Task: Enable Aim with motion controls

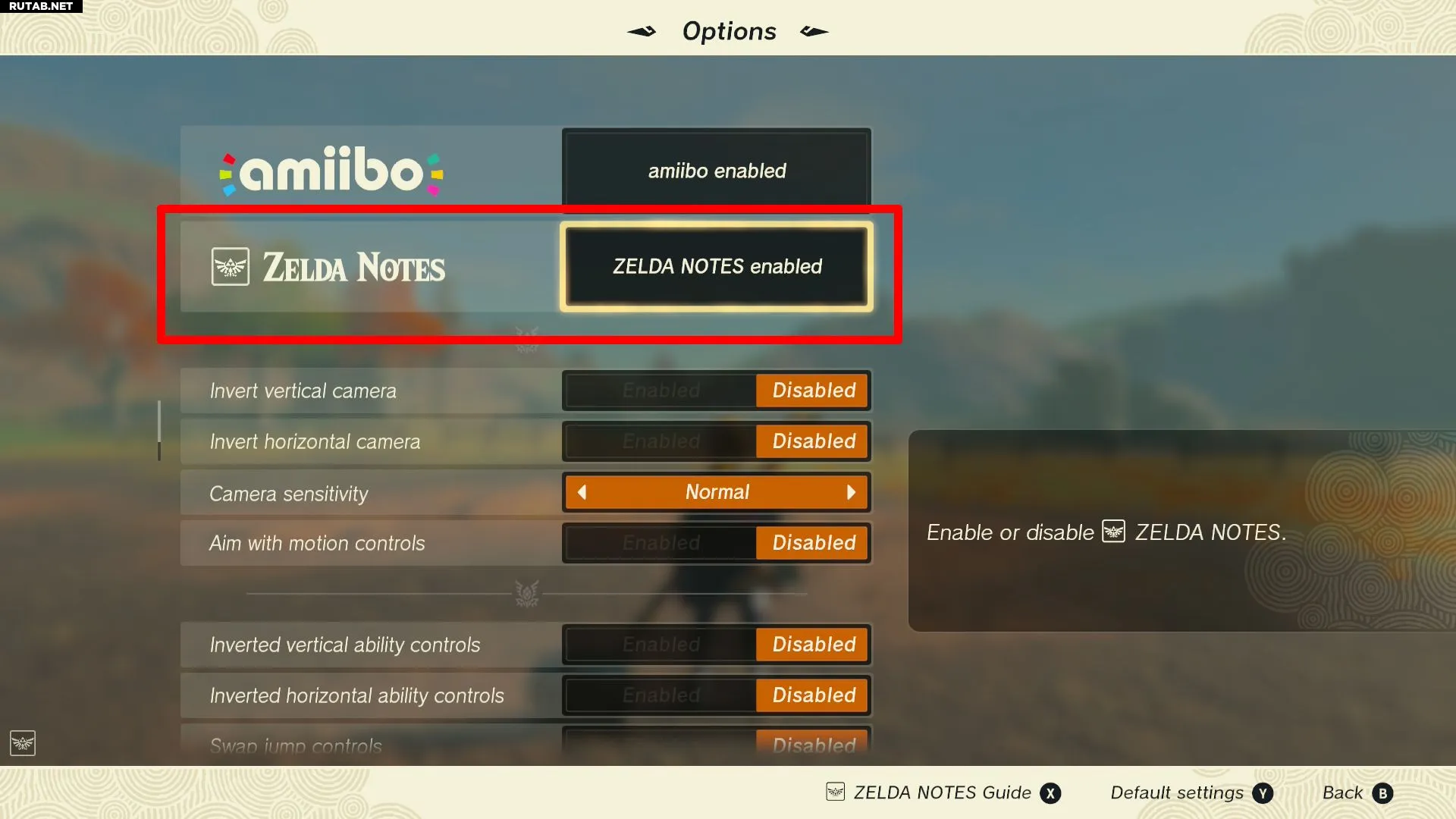Action: coord(661,543)
